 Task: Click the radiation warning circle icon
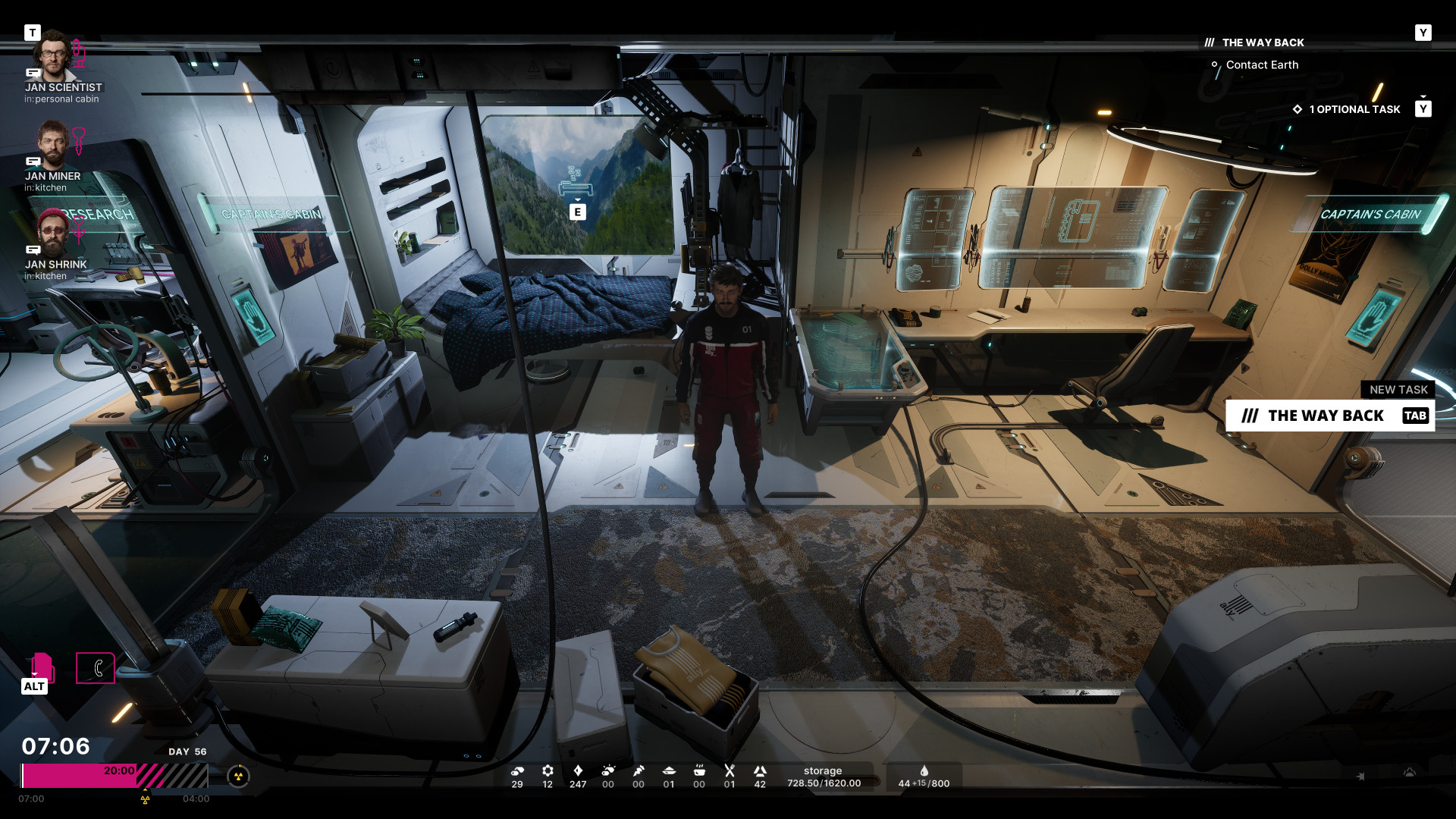pos(238,776)
